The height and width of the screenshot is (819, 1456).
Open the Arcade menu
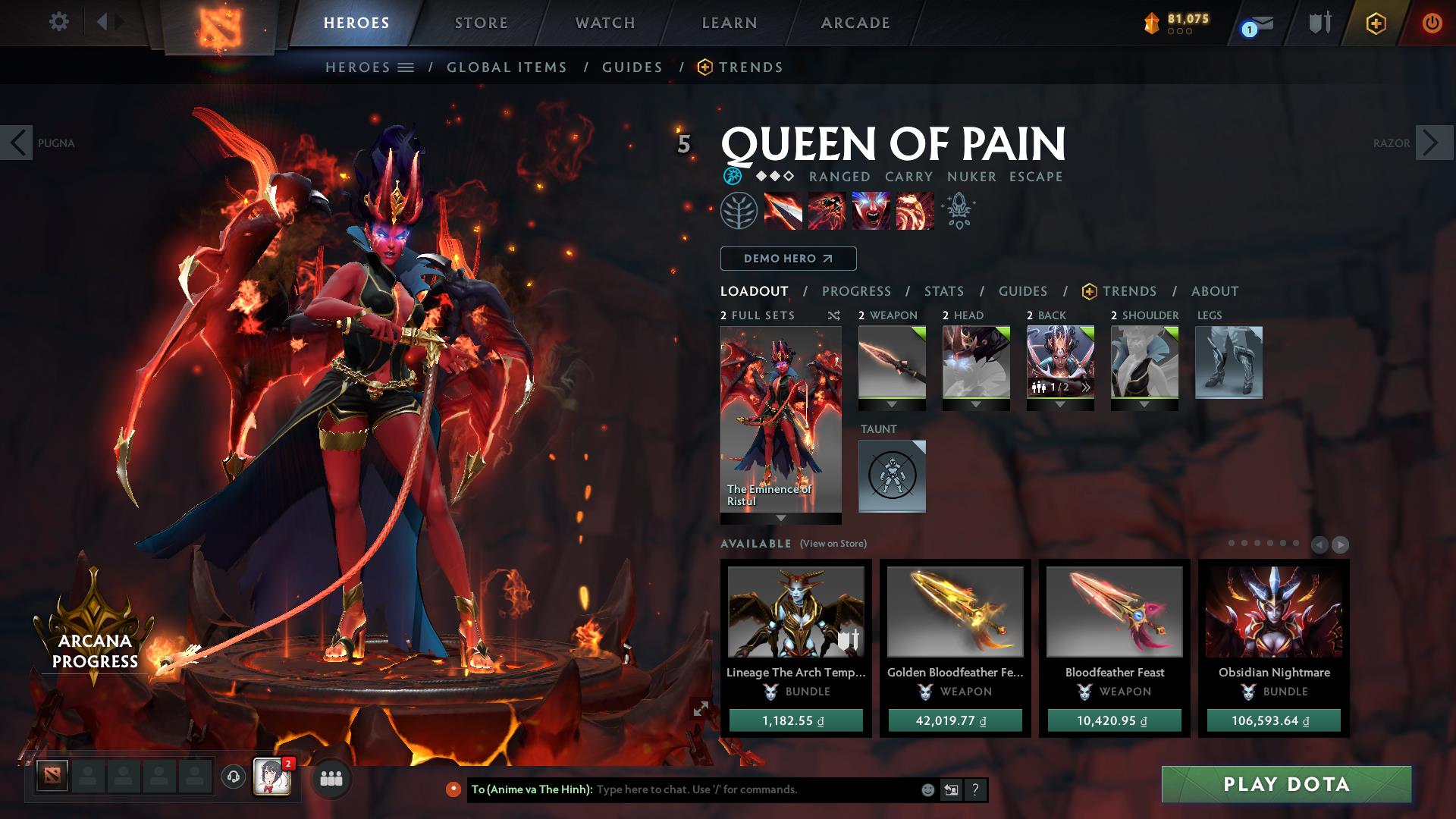pyautogui.click(x=855, y=23)
